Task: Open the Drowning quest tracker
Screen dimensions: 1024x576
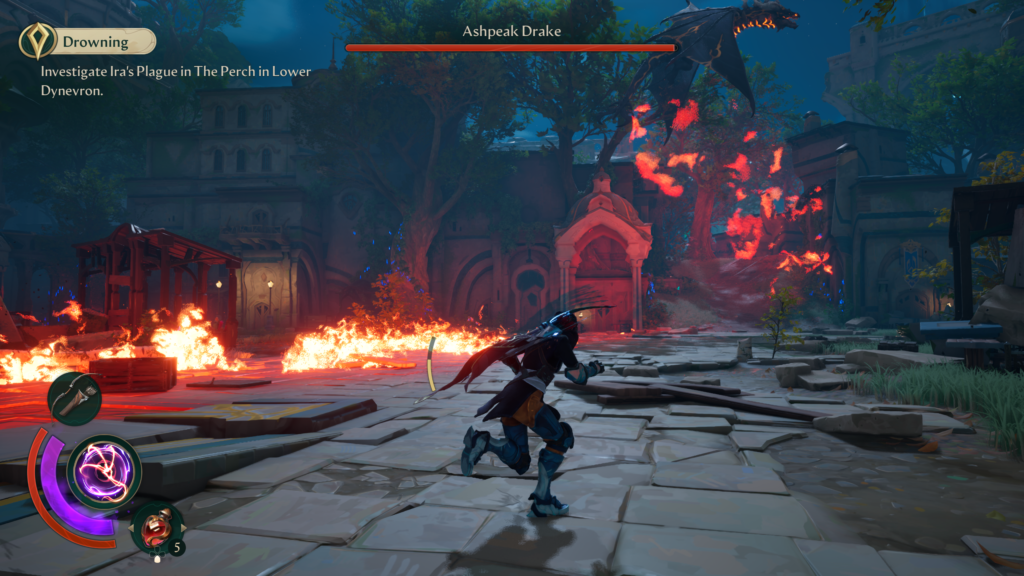Action: click(x=96, y=42)
